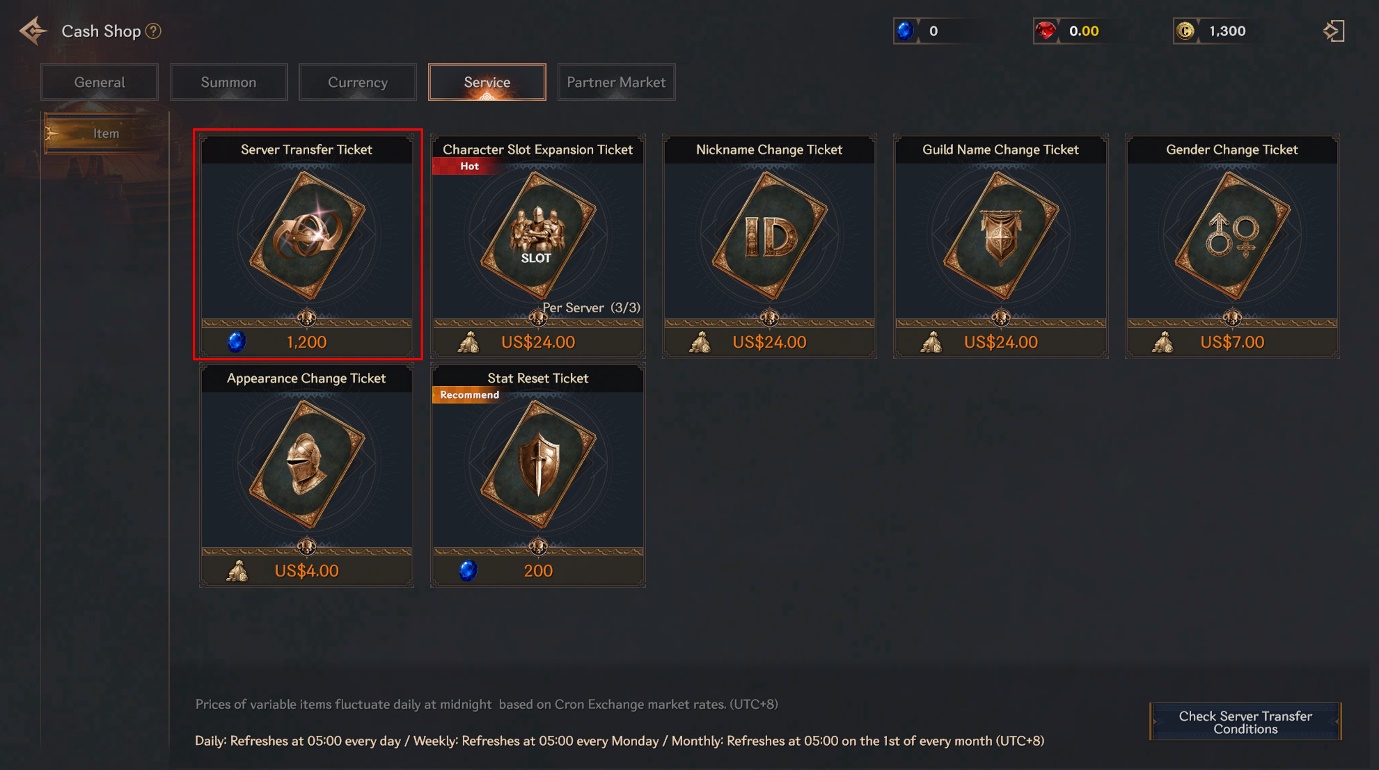Viewport: 1379px width, 770px height.
Task: Exit the shop via the door icon
Action: pyautogui.click(x=1333, y=31)
